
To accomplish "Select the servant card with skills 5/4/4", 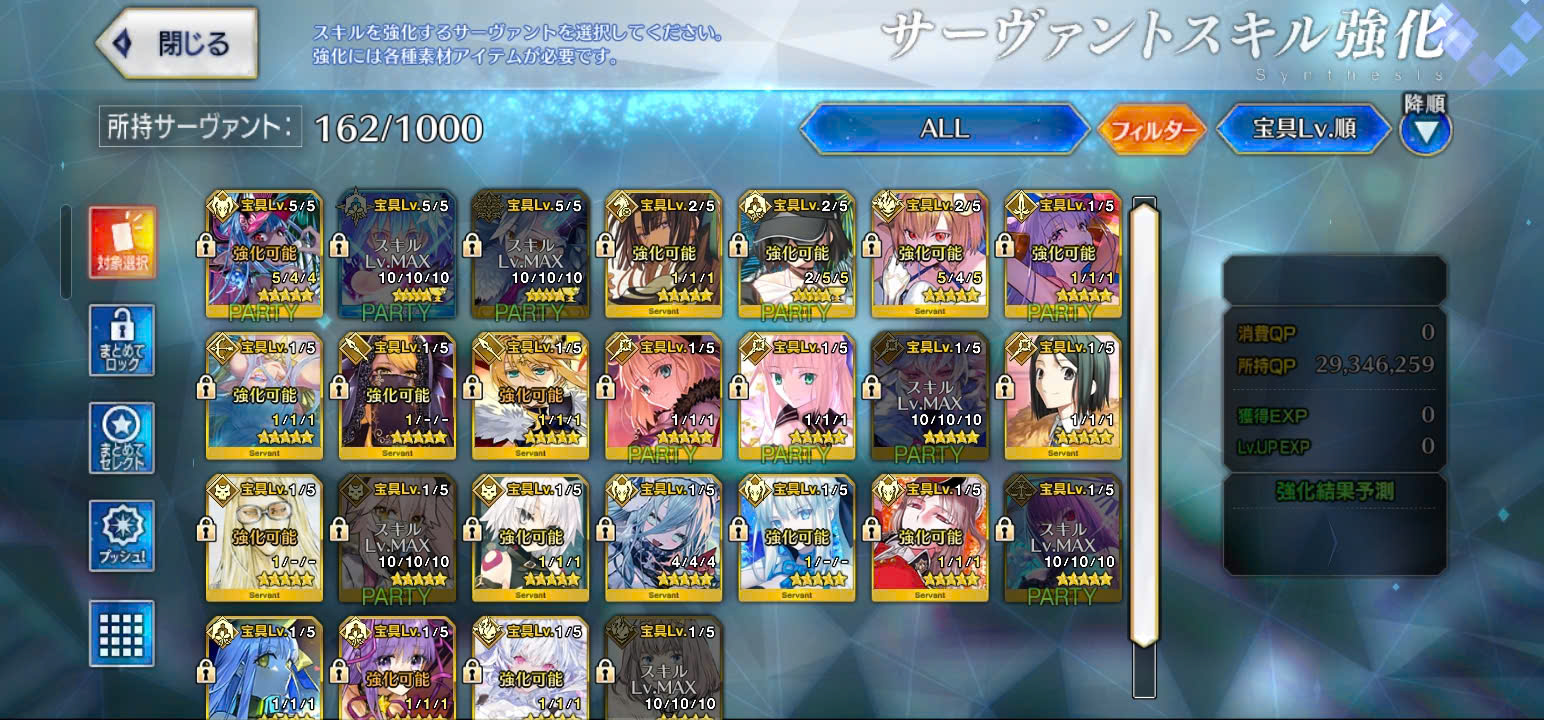I will pyautogui.click(x=265, y=251).
